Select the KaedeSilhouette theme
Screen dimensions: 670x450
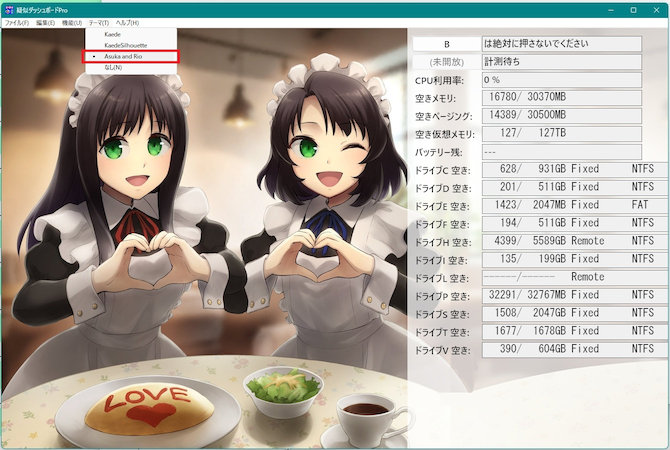click(124, 46)
